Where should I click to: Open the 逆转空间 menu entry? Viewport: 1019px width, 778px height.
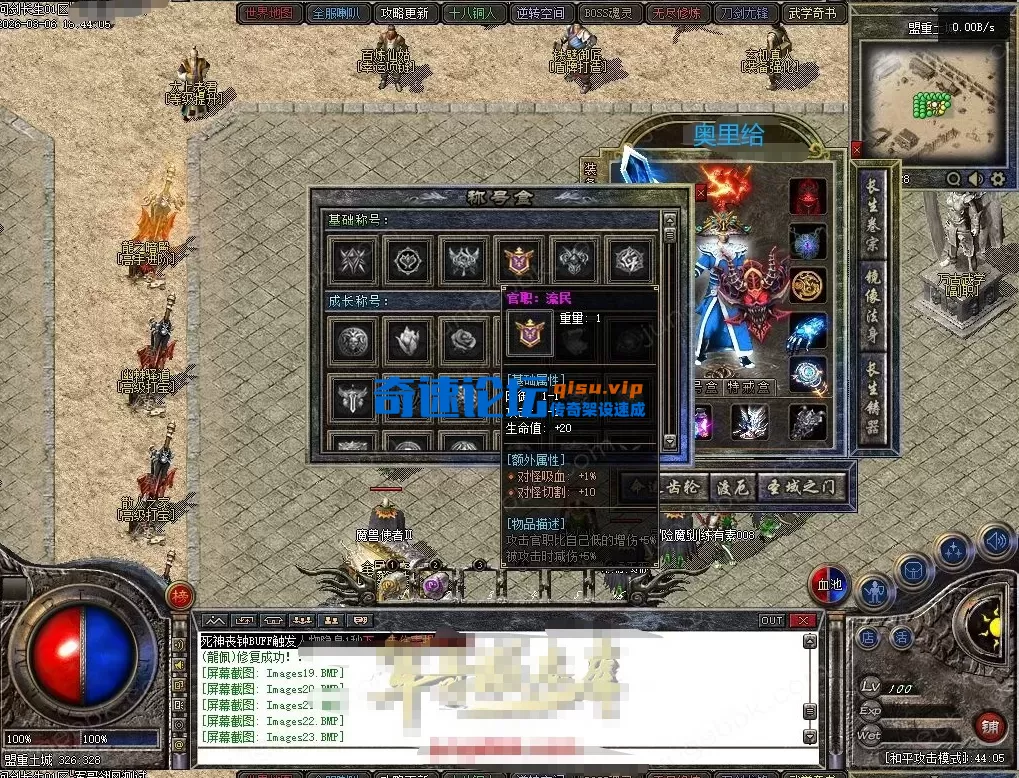coord(540,13)
